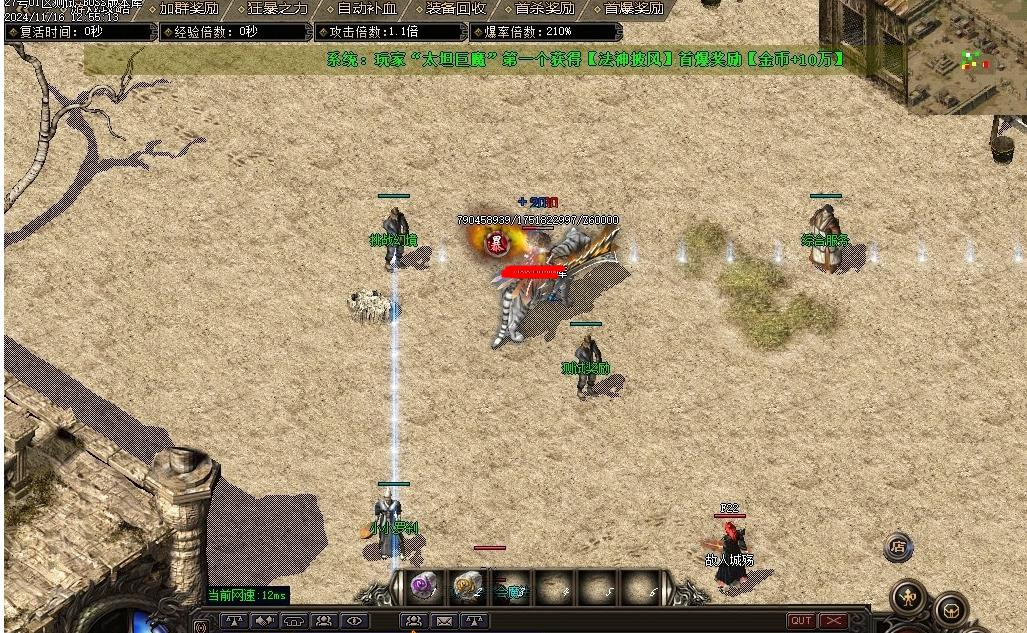Open the 狂暴之力 menu entry
This screenshot has width=1027, height=633.
pos(278,9)
